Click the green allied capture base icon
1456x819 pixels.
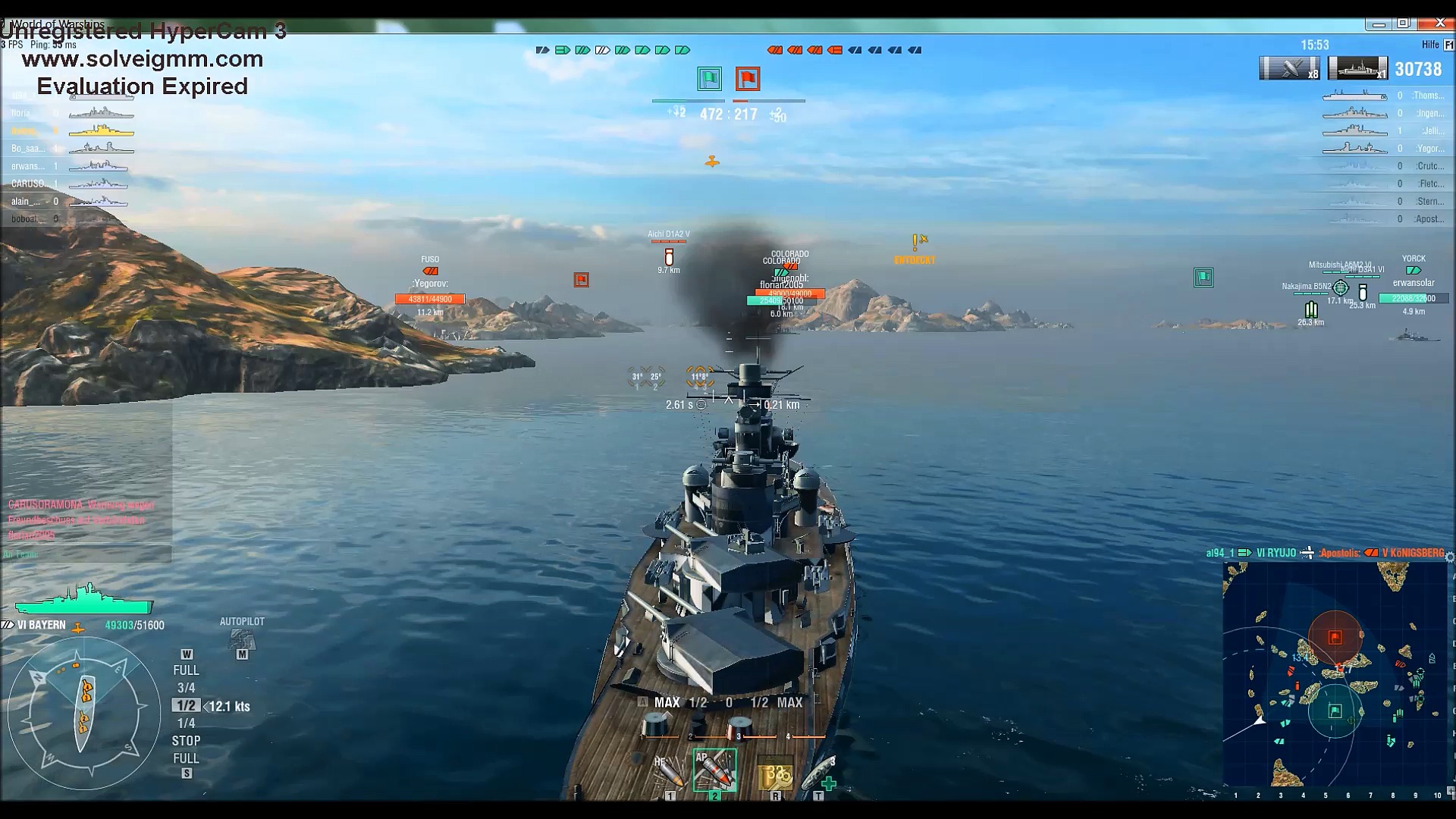coord(709,79)
